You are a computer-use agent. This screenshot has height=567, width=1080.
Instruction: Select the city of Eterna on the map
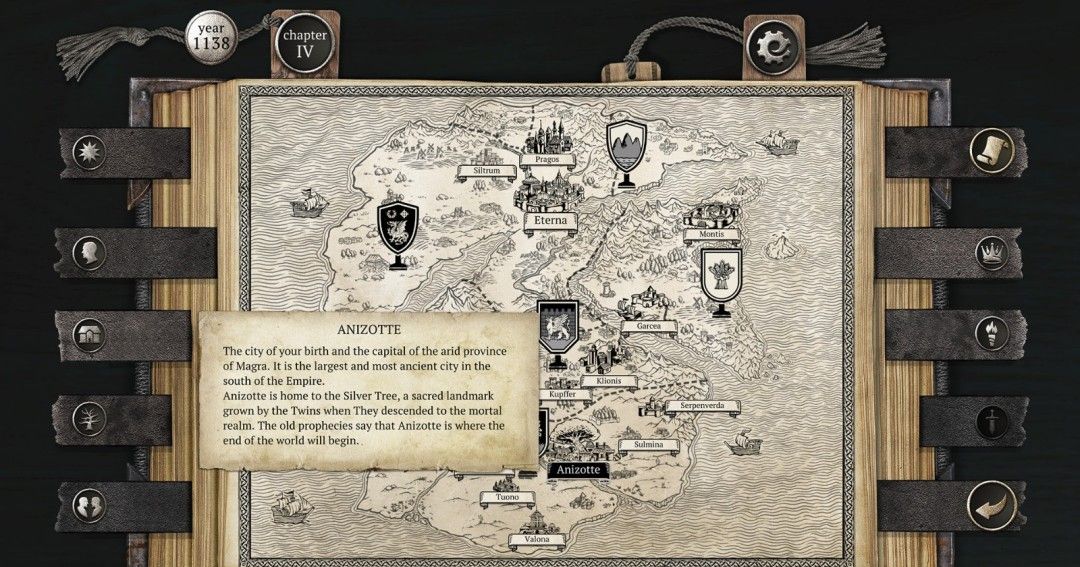tap(546, 220)
